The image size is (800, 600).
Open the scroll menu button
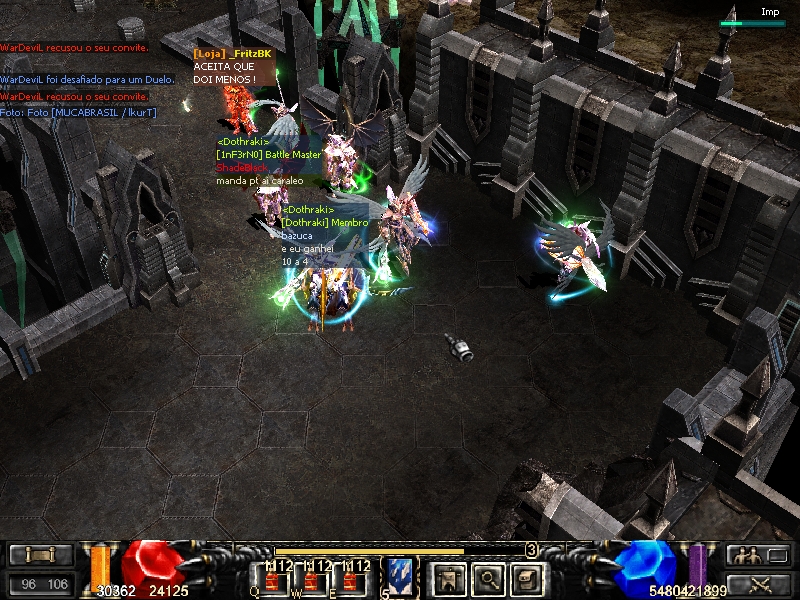pos(41,555)
